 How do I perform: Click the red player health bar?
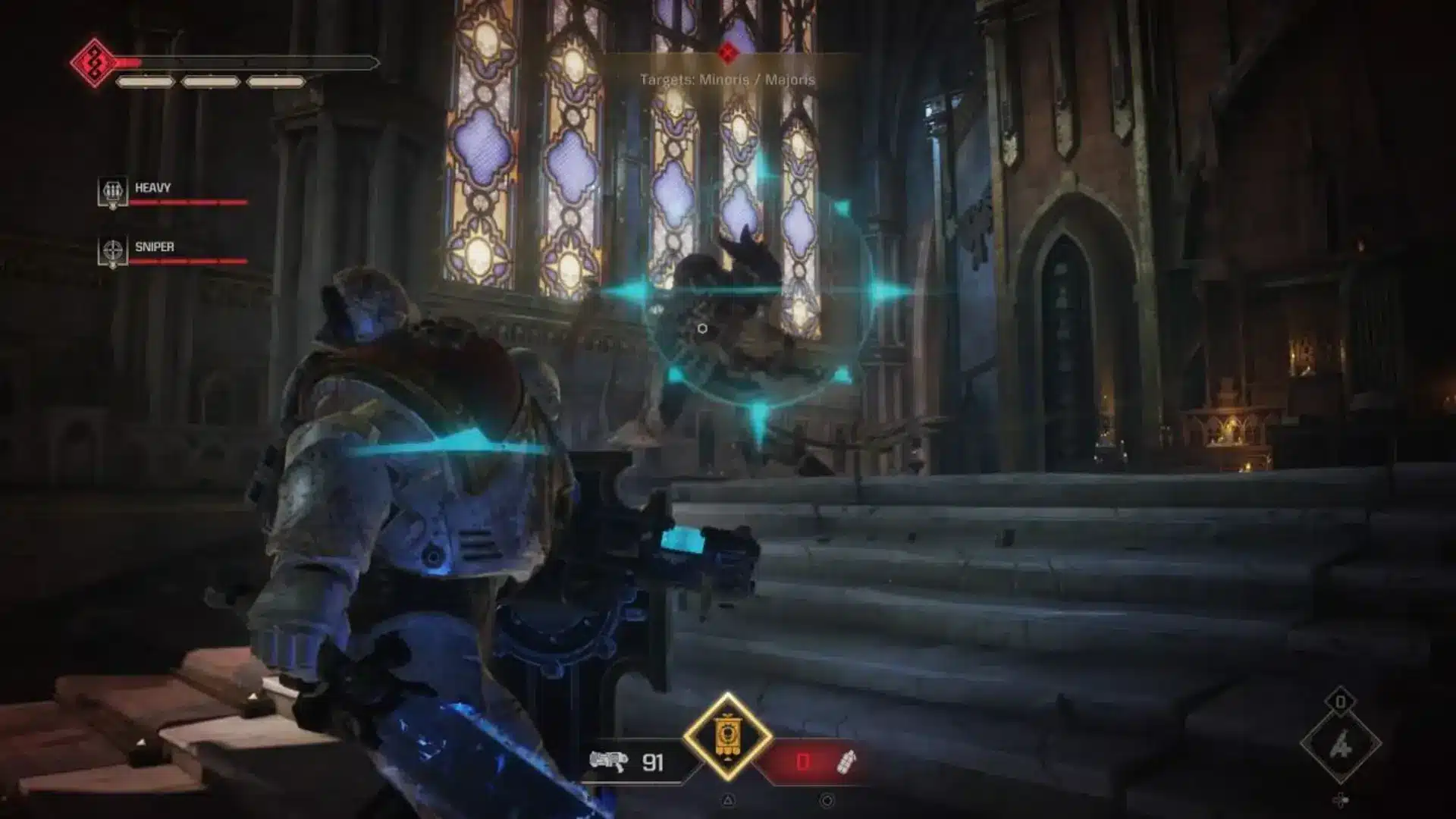pos(190,64)
